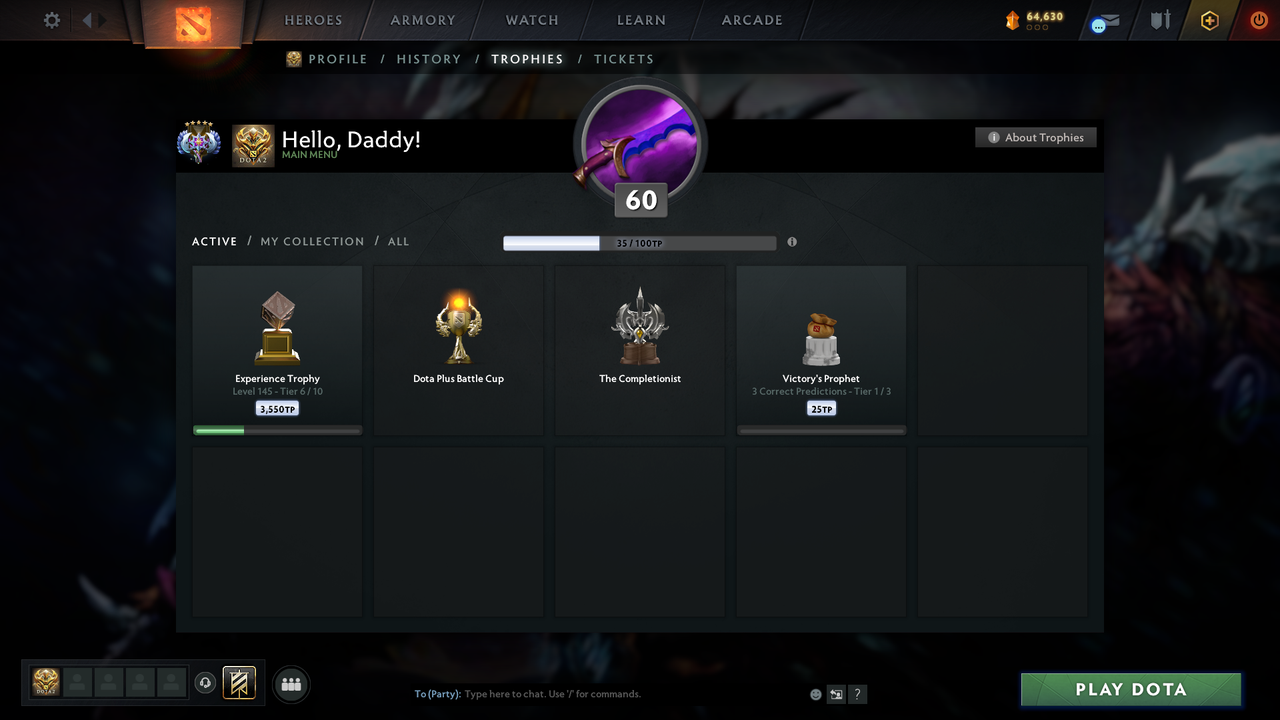Open the Dota Plus subscription icon
This screenshot has width=1280, height=720.
pos(1209,20)
